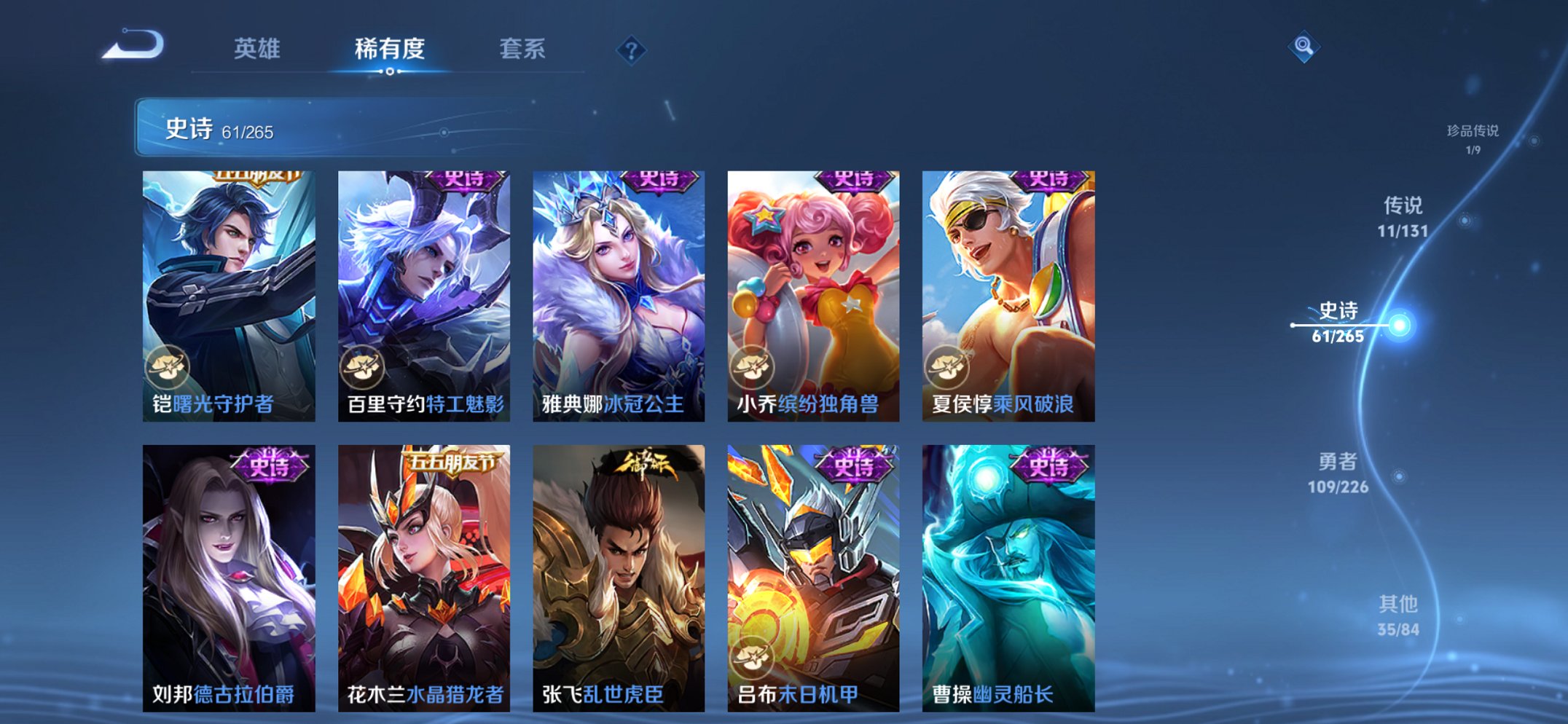Switch to the 套系 tab
This screenshot has width=1568, height=724.
click(x=522, y=50)
